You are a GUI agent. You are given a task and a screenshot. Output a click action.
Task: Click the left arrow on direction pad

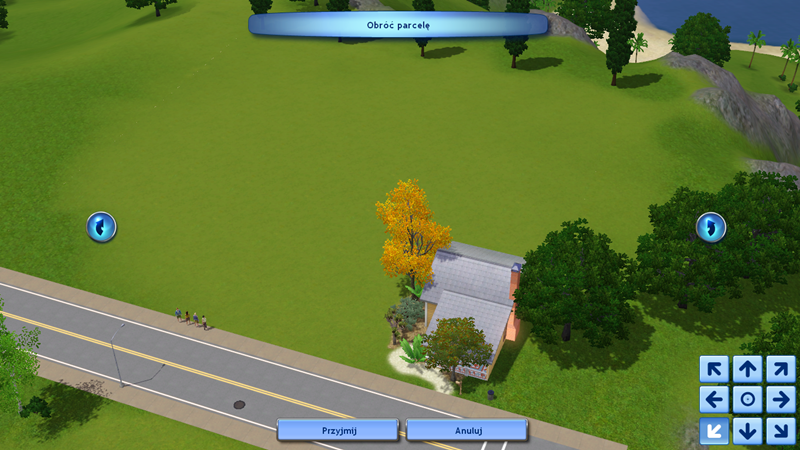(x=714, y=400)
